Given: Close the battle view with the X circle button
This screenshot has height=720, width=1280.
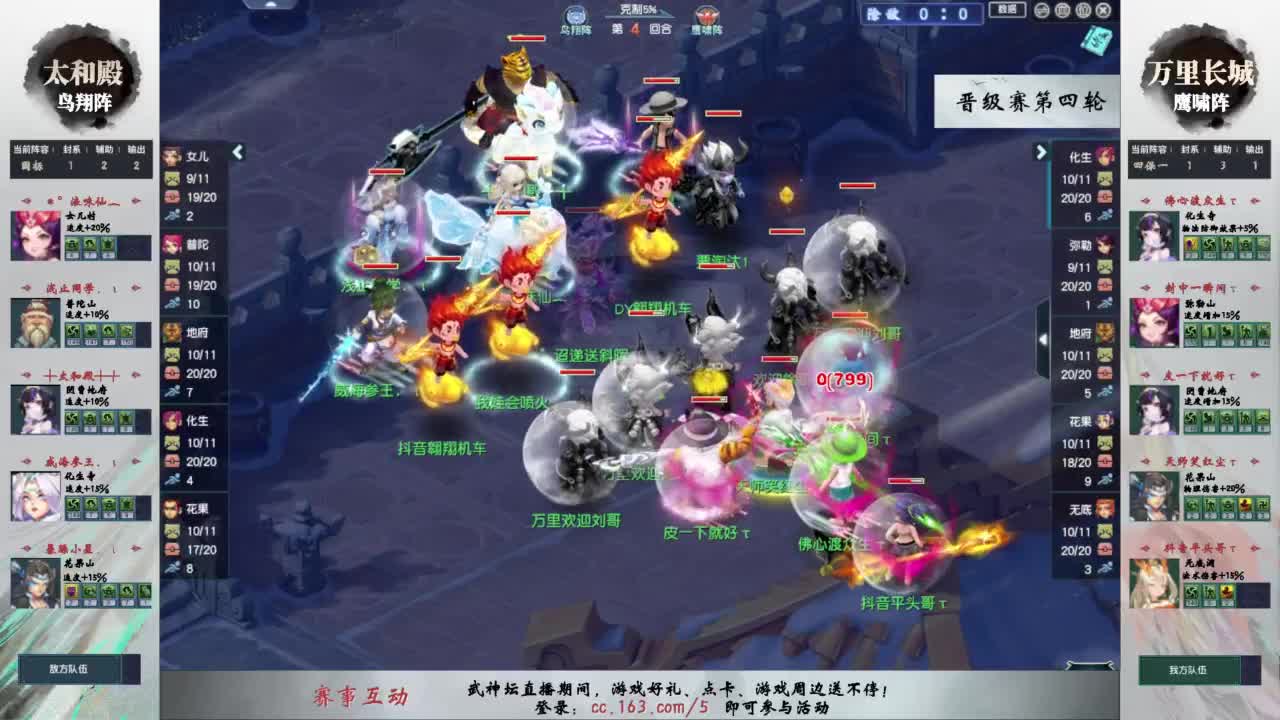Looking at the screenshot, I should click(x=1103, y=11).
